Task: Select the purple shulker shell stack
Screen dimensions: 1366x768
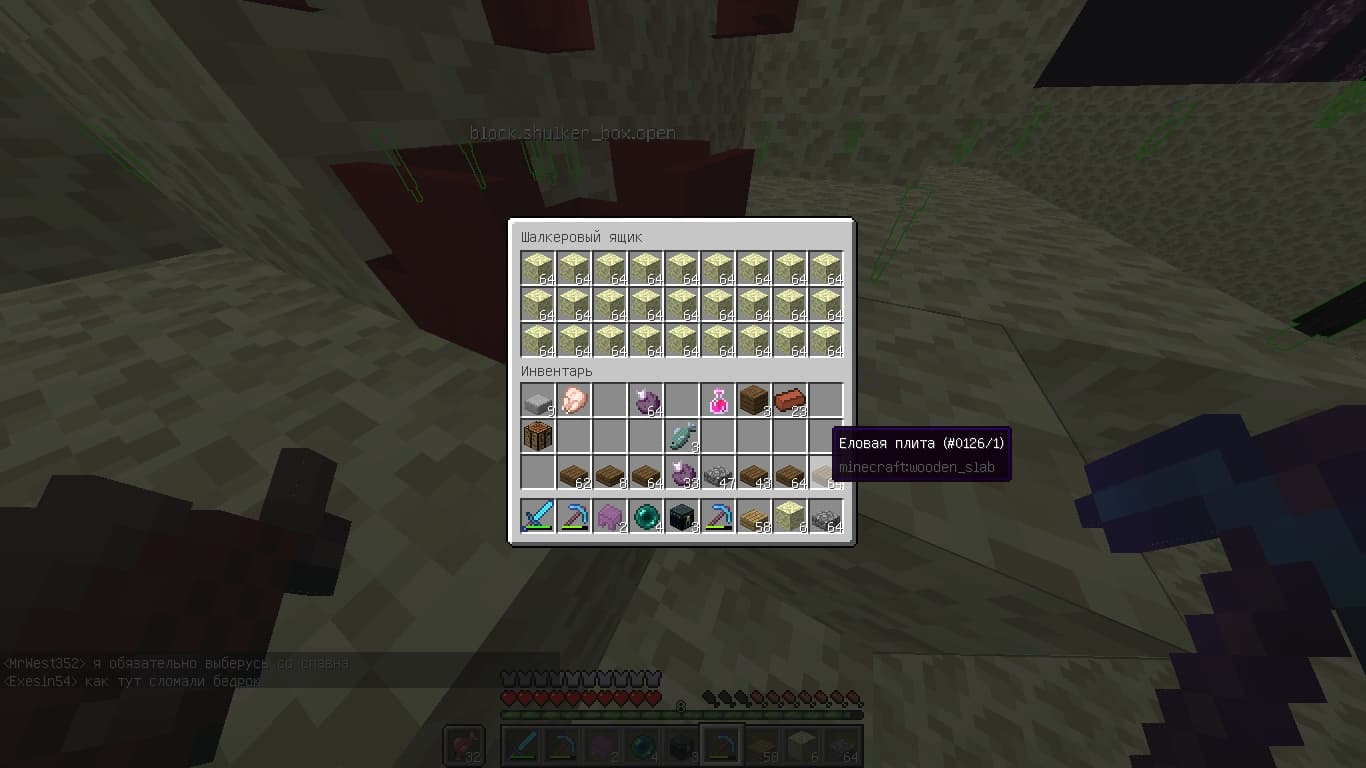Action: tap(609, 517)
